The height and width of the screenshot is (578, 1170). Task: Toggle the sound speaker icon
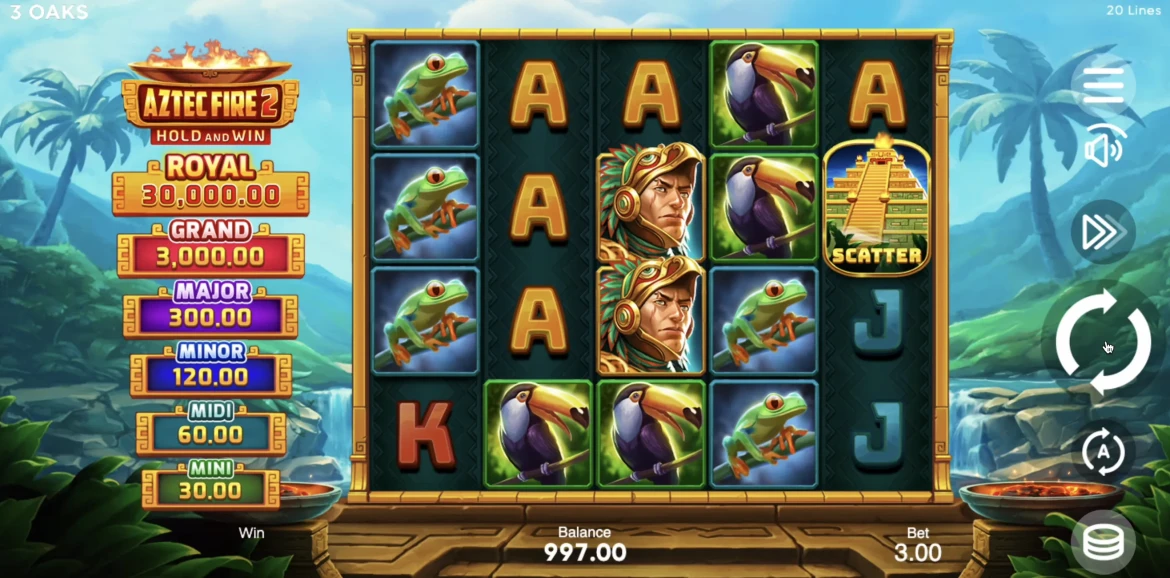click(1103, 150)
